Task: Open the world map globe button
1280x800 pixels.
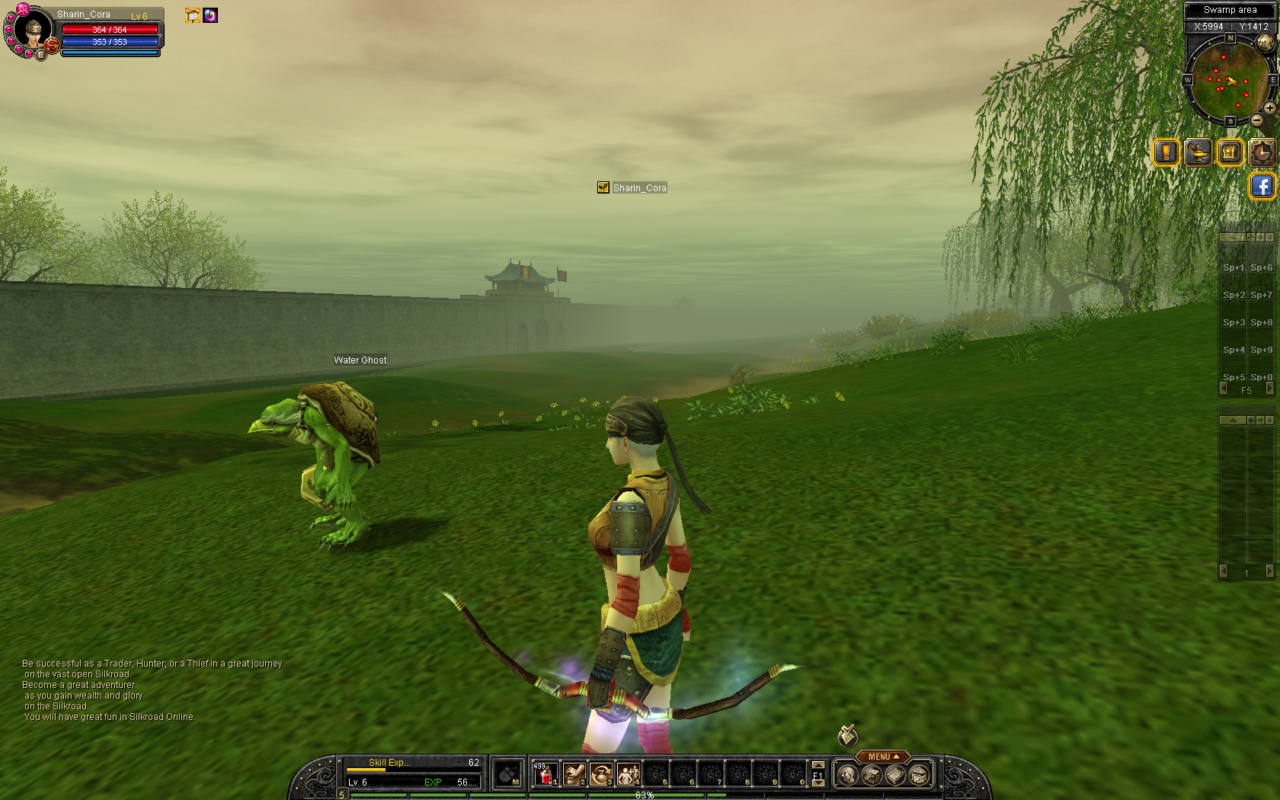Action: pyautogui.click(x=1265, y=42)
